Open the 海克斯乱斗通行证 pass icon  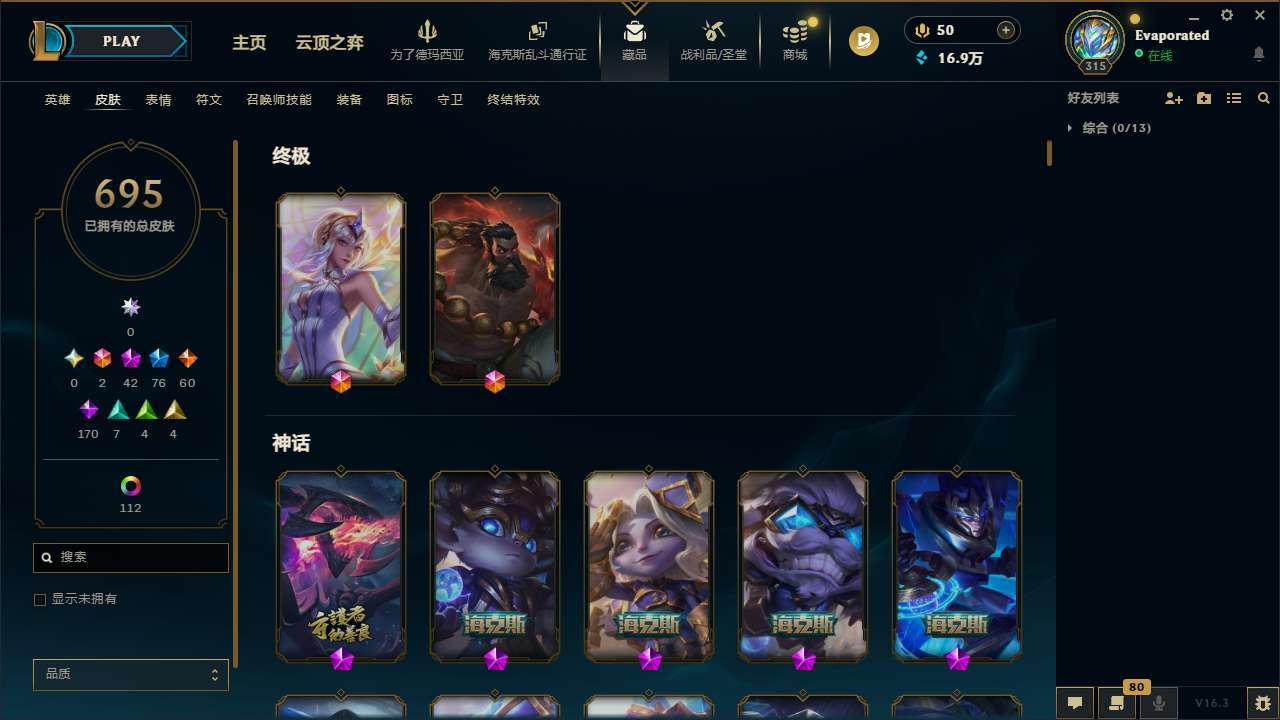[x=537, y=40]
